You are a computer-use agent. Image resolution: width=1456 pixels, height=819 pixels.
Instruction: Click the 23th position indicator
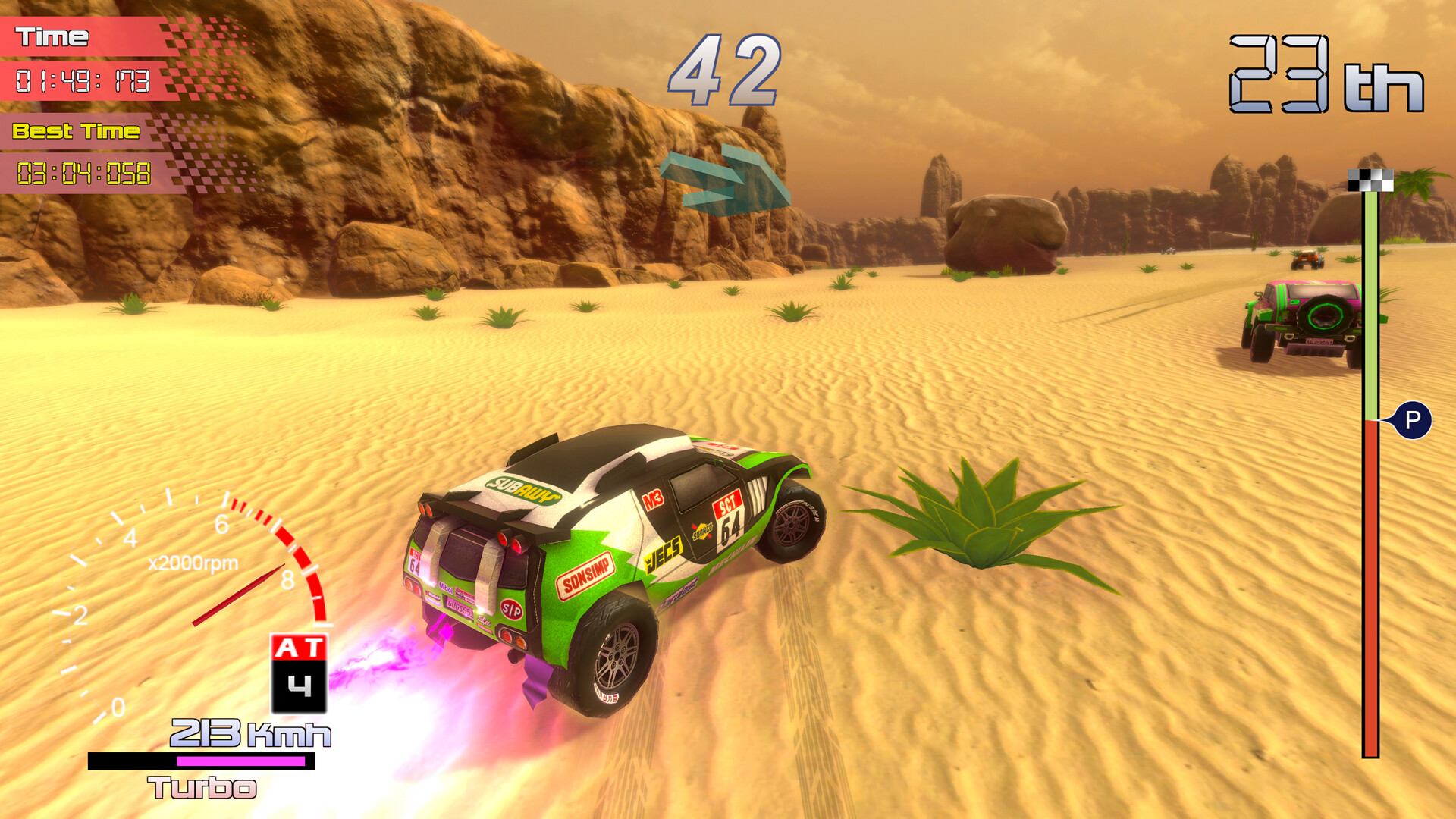pos(1326,72)
